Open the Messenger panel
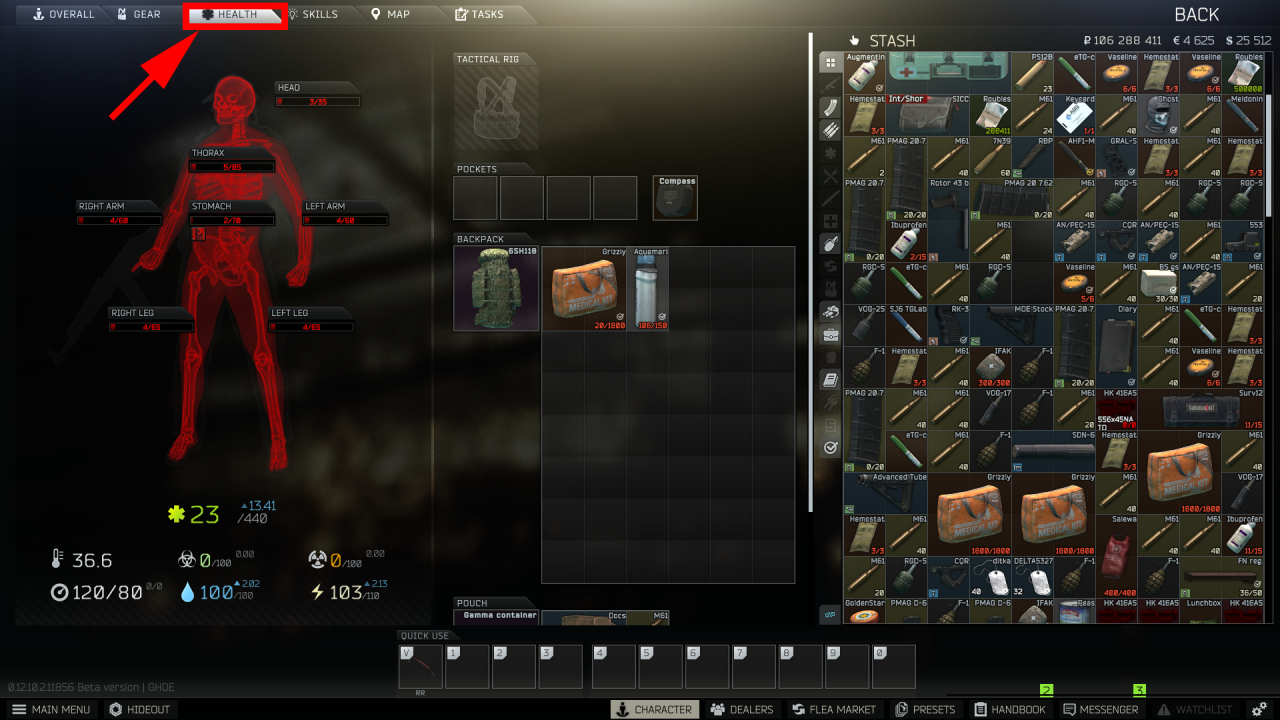1280x720 pixels. tap(1103, 709)
